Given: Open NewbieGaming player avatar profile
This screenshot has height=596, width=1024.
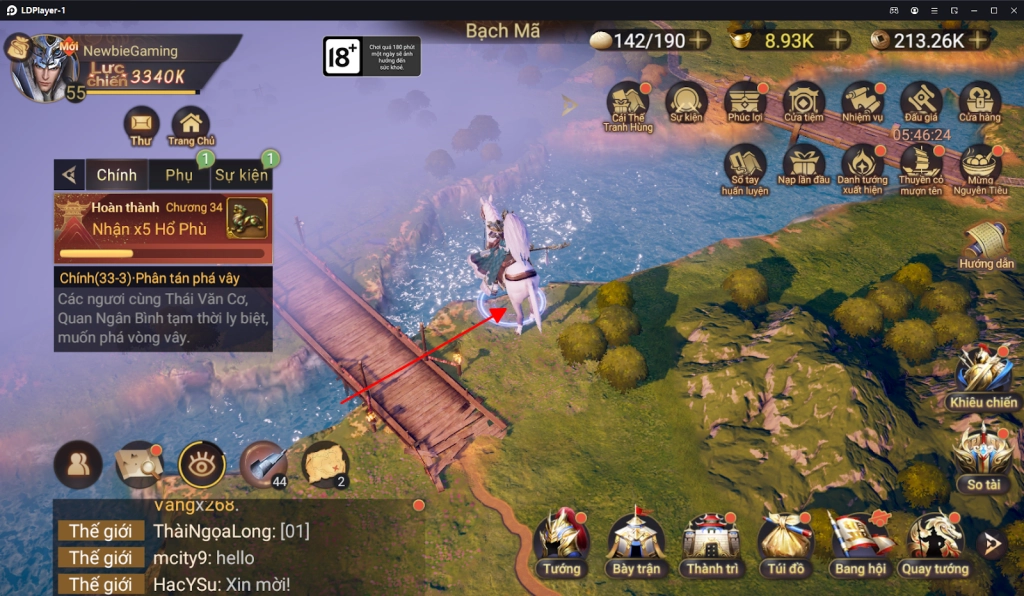Looking at the screenshot, I should pos(44,68).
